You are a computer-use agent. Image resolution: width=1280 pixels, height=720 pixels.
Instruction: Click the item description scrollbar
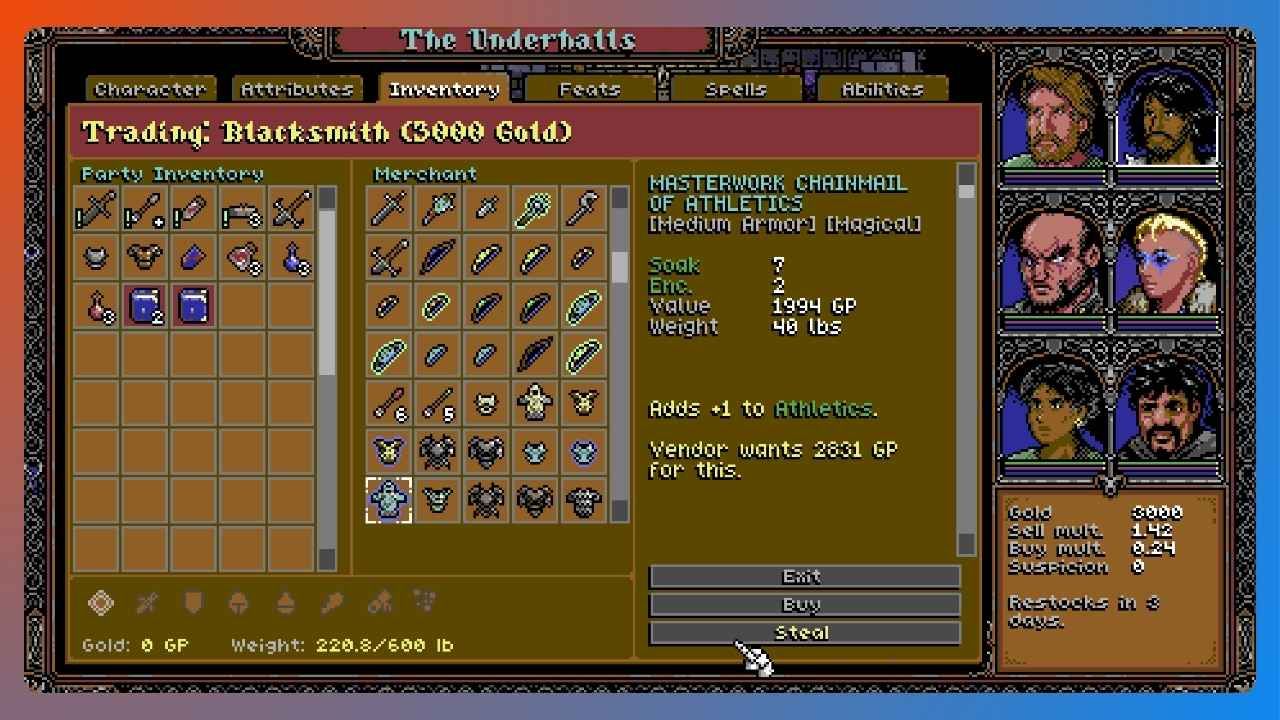pos(966,360)
